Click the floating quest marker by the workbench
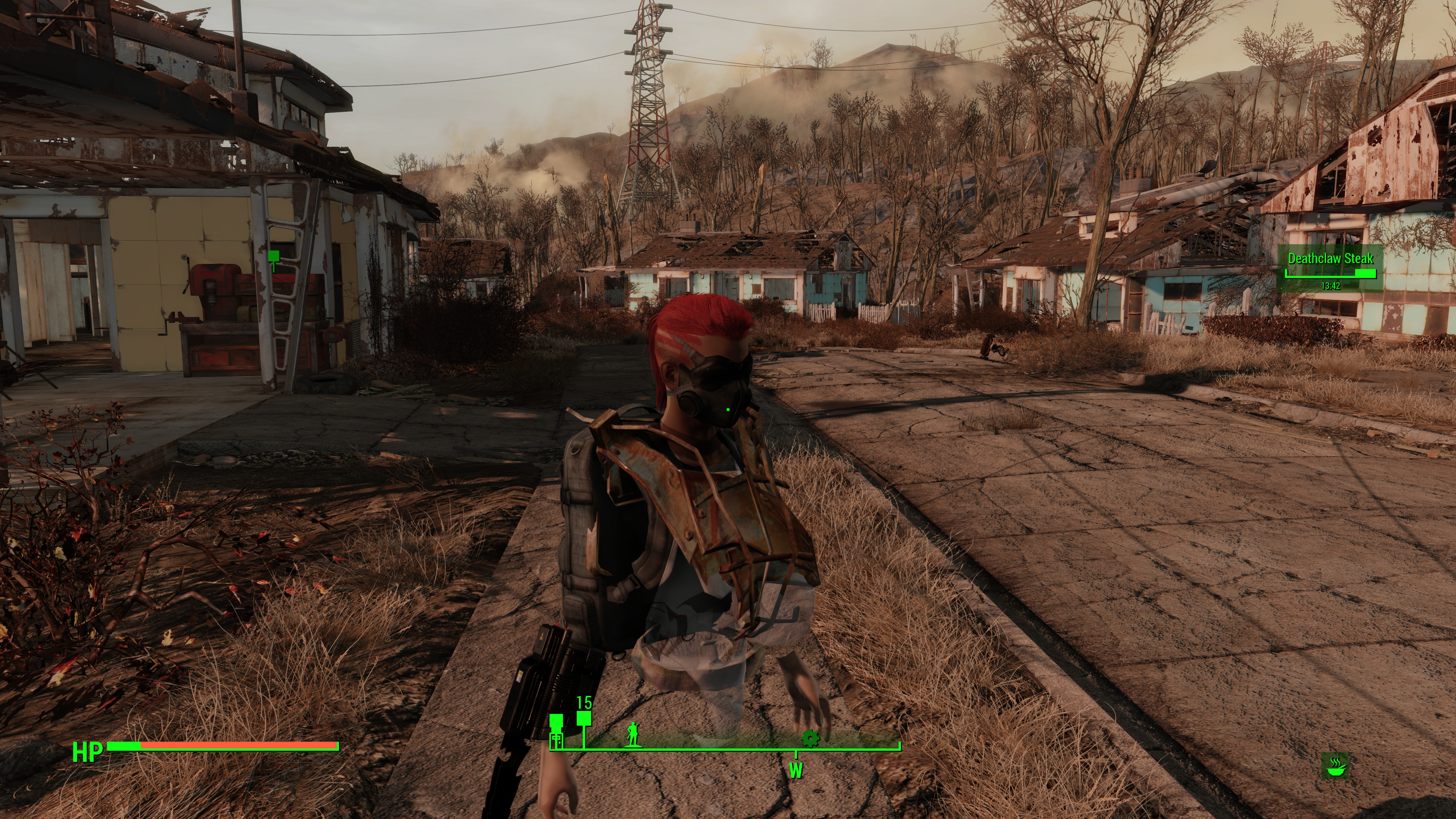 click(x=273, y=257)
